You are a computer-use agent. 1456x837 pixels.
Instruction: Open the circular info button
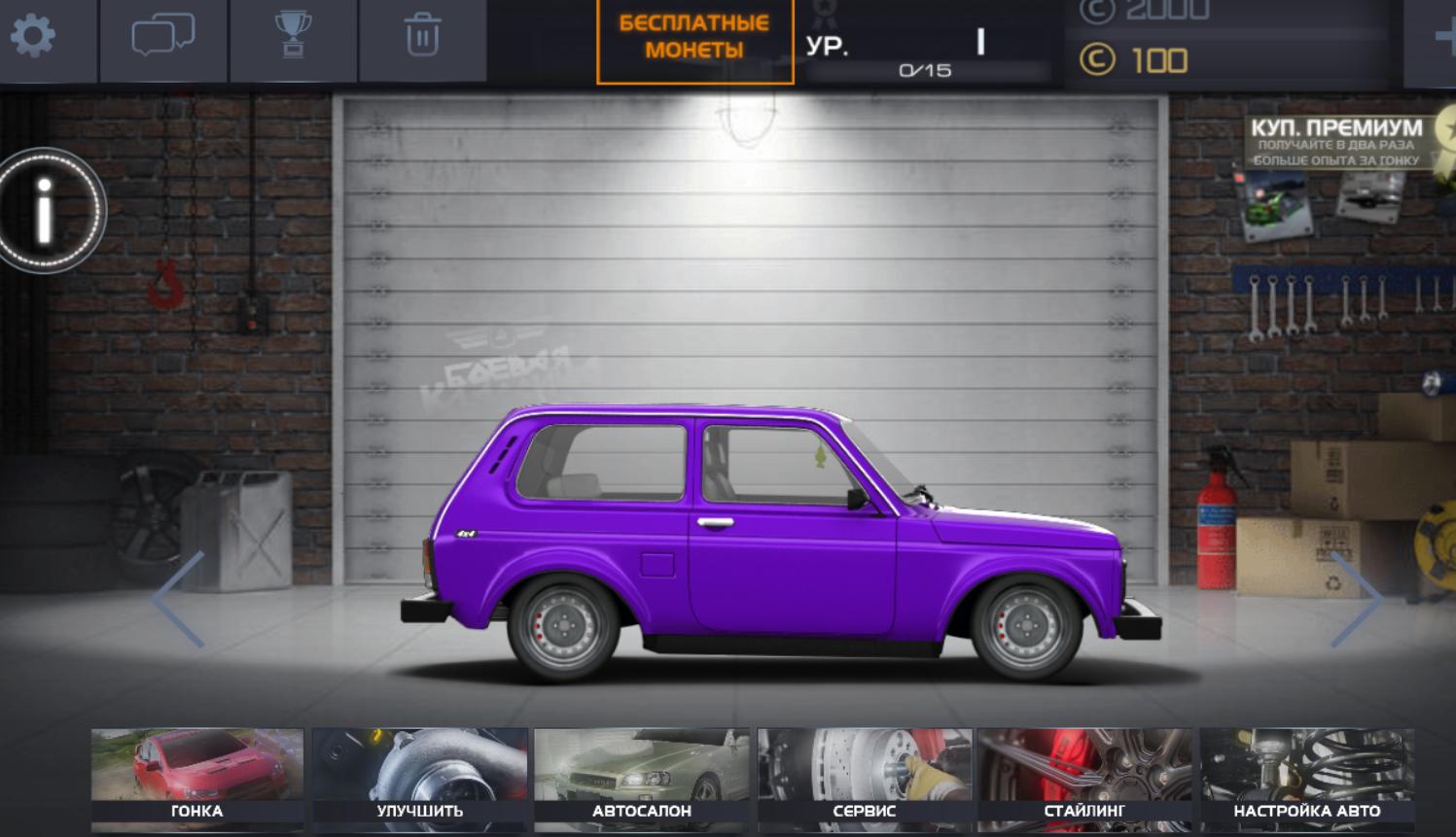(x=45, y=210)
